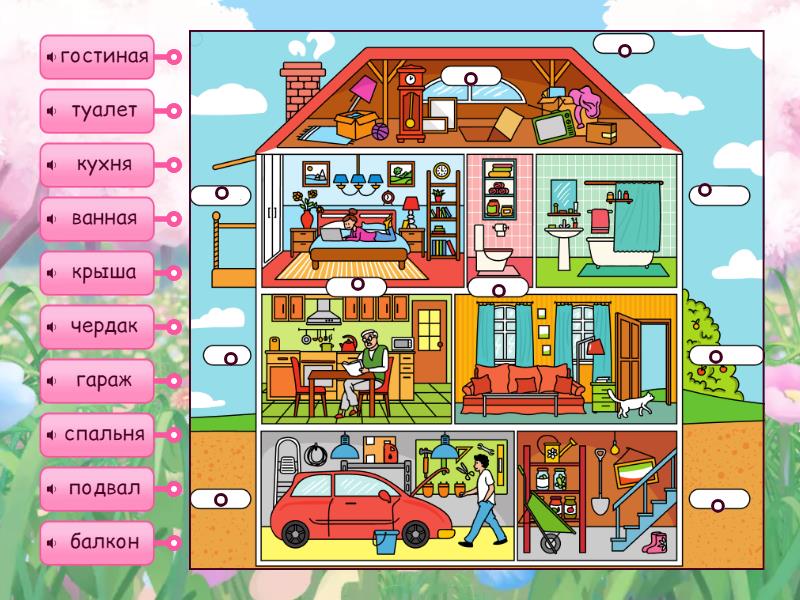Choose the кухня label tile
Screen dimensions: 800x600
[x=103, y=165]
